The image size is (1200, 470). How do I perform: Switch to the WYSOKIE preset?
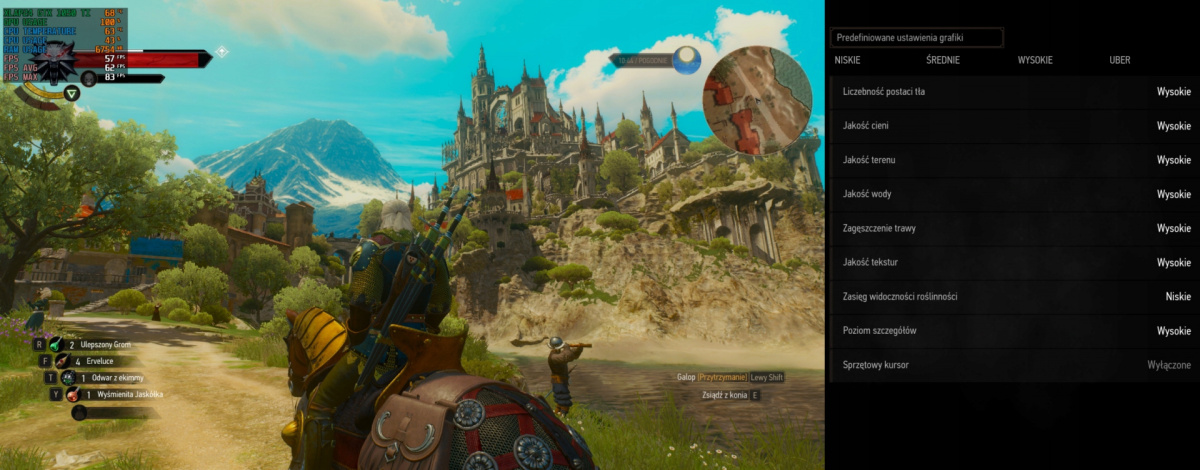1035,60
